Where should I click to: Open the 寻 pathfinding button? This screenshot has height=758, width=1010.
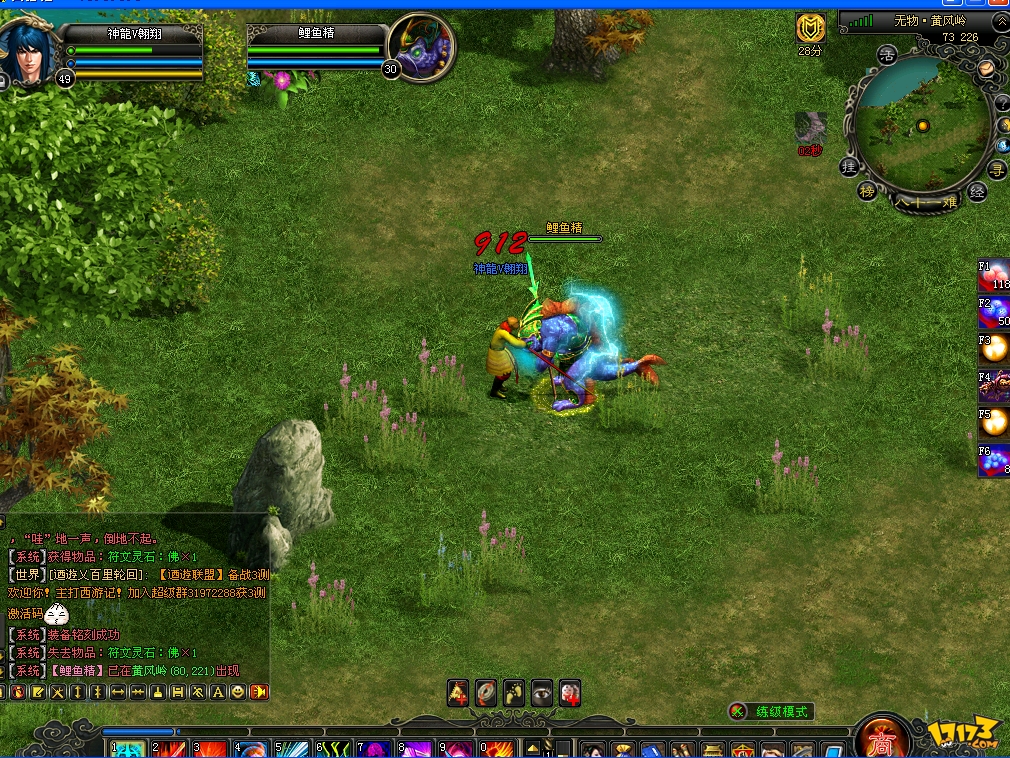click(x=997, y=169)
